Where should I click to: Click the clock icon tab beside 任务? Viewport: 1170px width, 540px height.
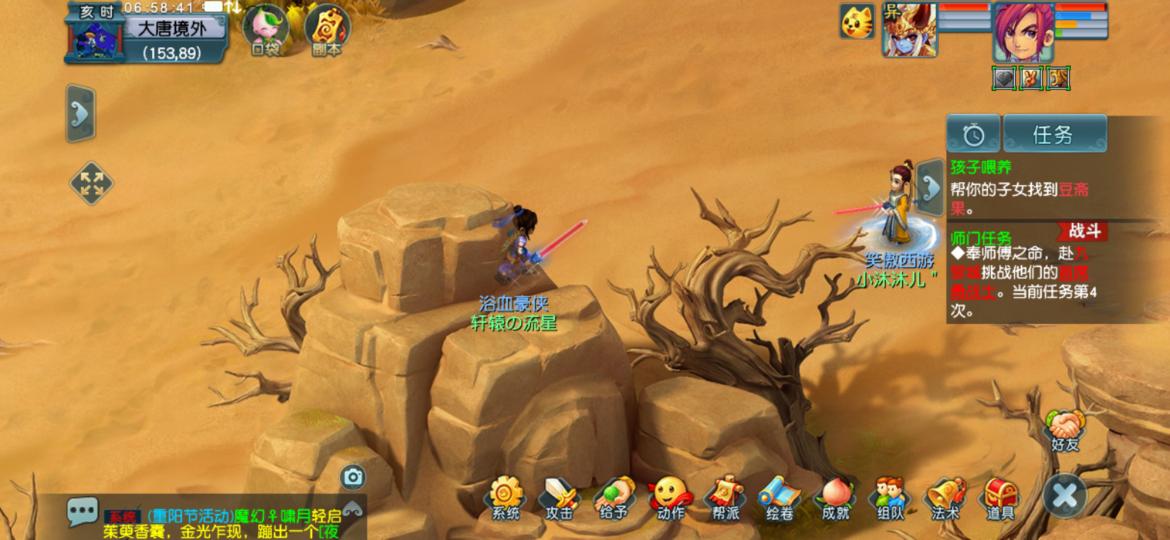pos(974,134)
